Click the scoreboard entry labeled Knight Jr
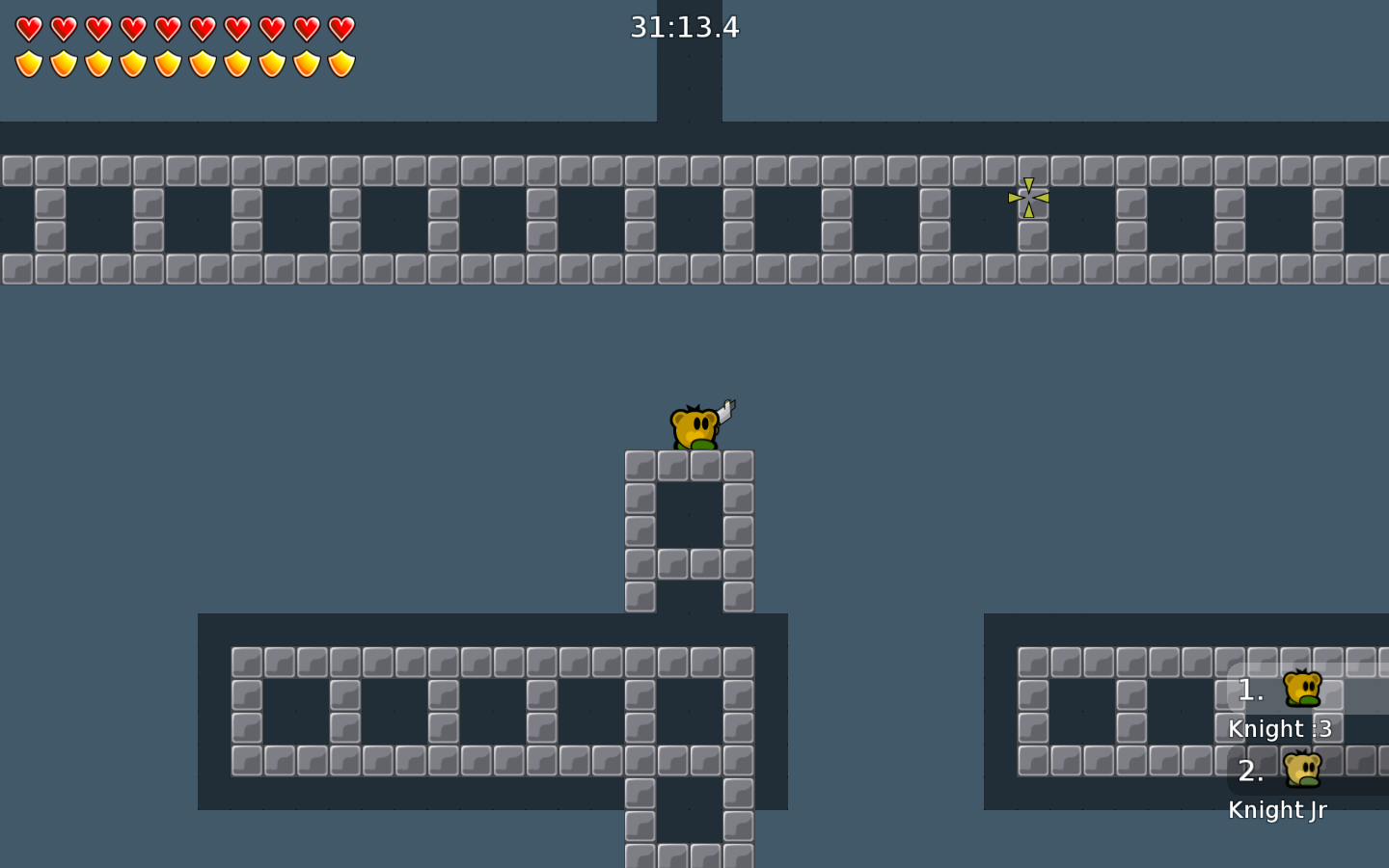Viewport: 1389px width, 868px height. coord(1277,809)
